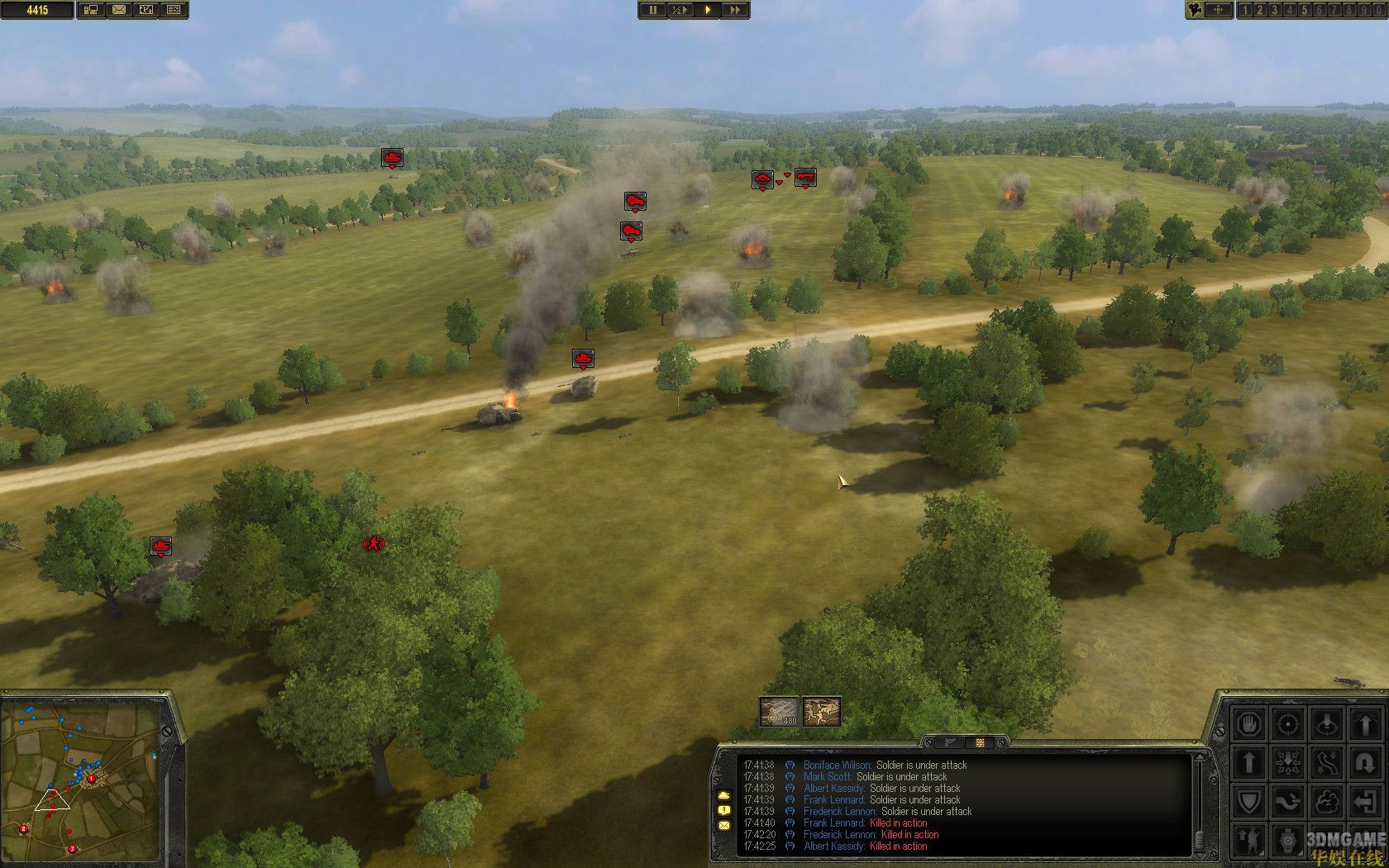Click the U-turn arrow retreat order

pyautogui.click(x=1364, y=762)
